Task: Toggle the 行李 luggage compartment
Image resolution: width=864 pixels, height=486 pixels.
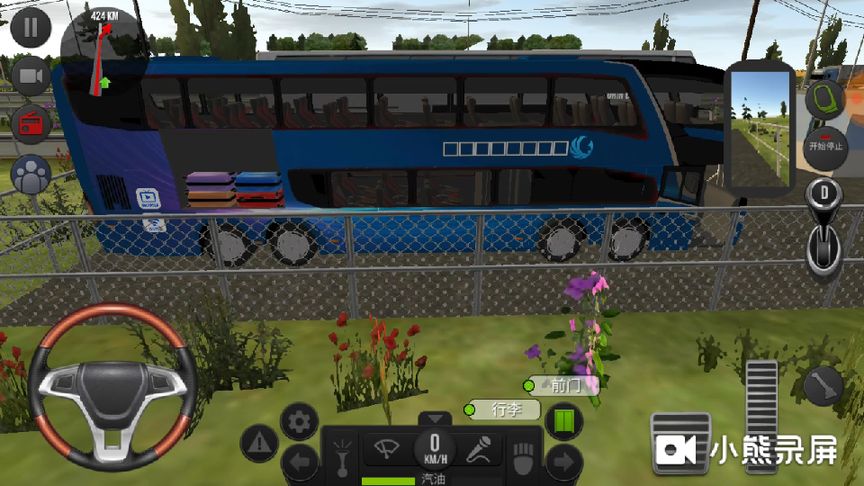Action: click(503, 409)
